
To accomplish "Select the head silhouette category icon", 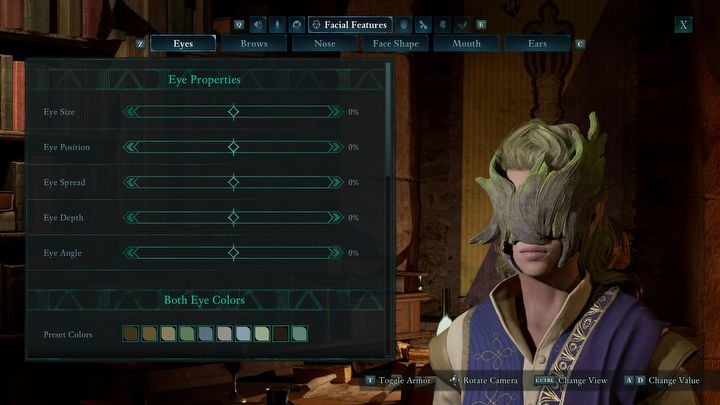I will (x=297, y=24).
